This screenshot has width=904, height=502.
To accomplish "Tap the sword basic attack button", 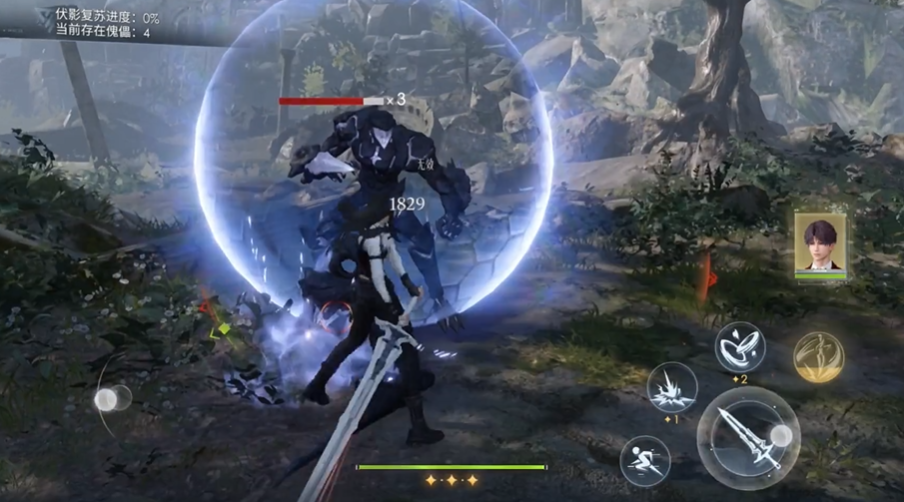I will pos(748,436).
